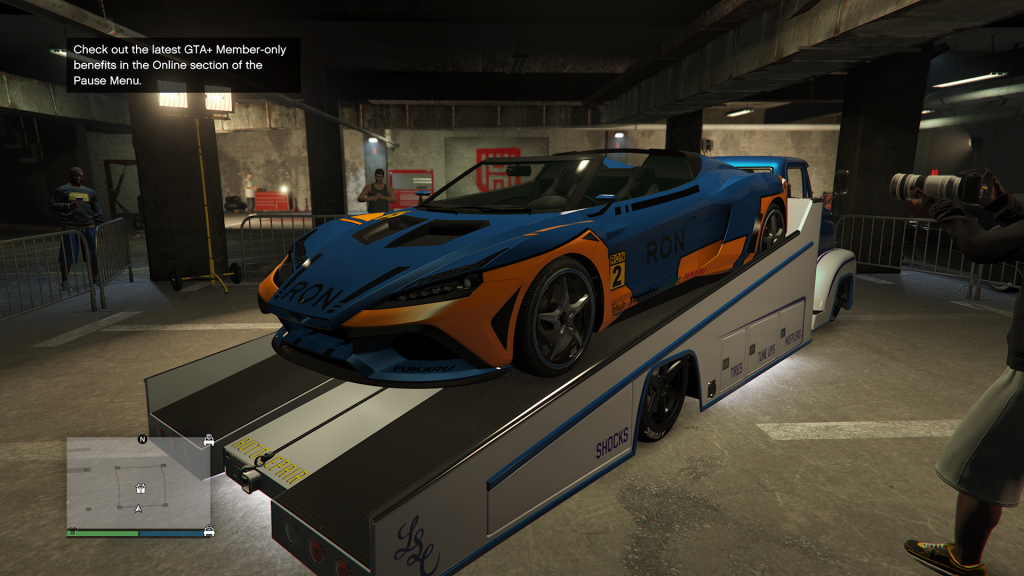The width and height of the screenshot is (1024, 576).
Task: Select the top-right car blip on minimap
Action: pos(208,440)
